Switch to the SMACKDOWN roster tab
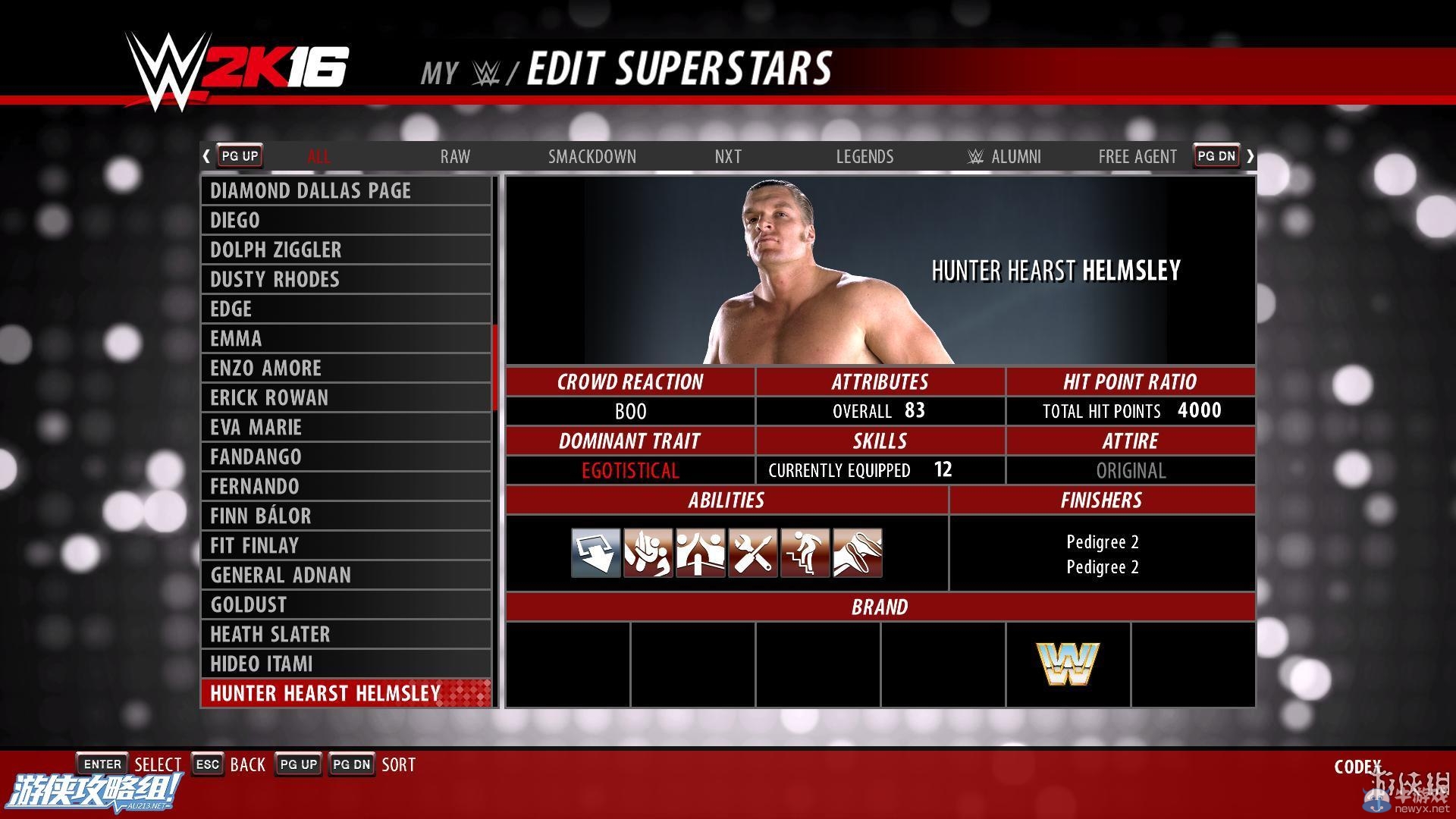Image resolution: width=1456 pixels, height=819 pixels. point(592,156)
